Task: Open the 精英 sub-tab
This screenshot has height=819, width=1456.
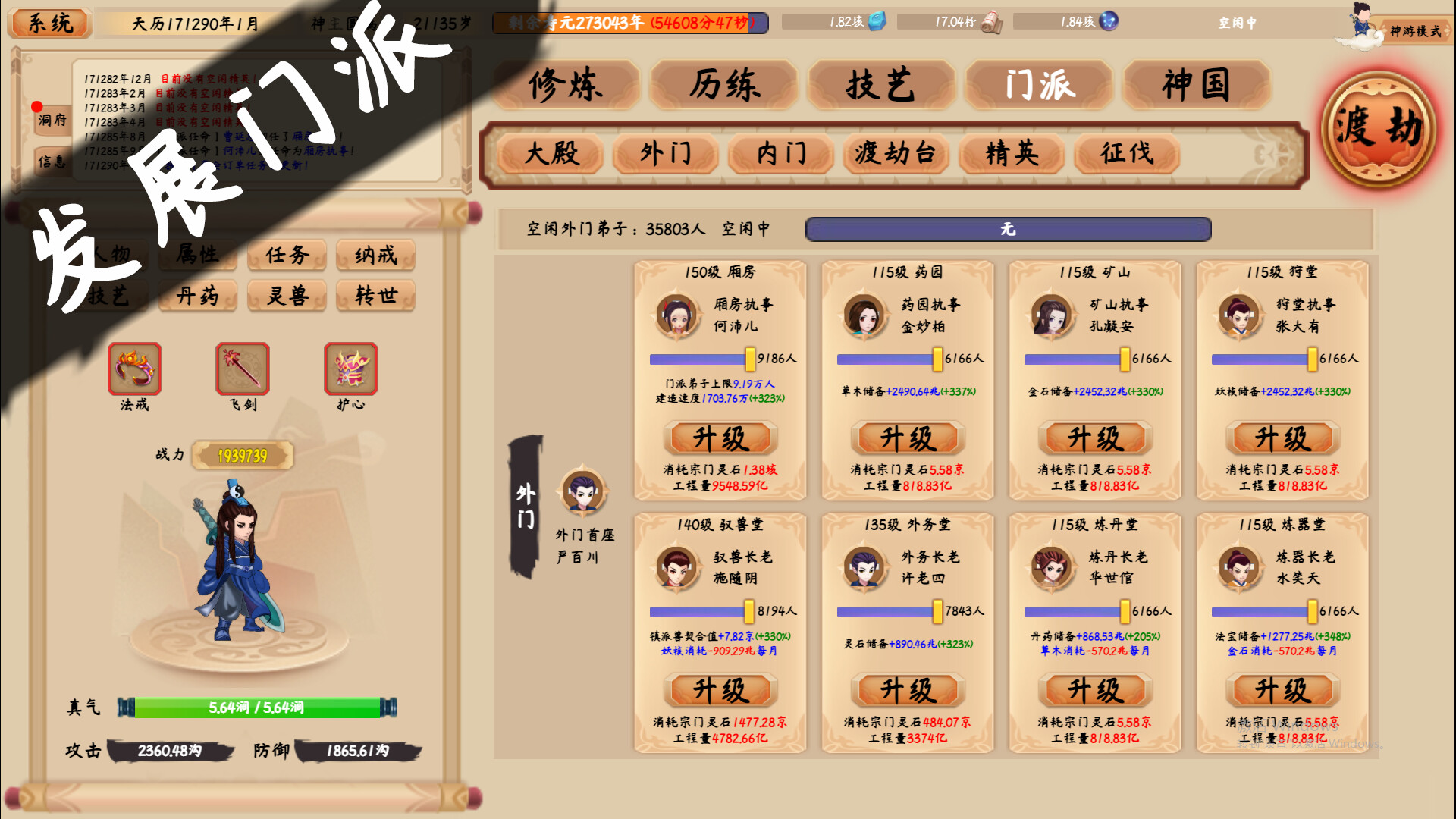Action: (x=1011, y=154)
